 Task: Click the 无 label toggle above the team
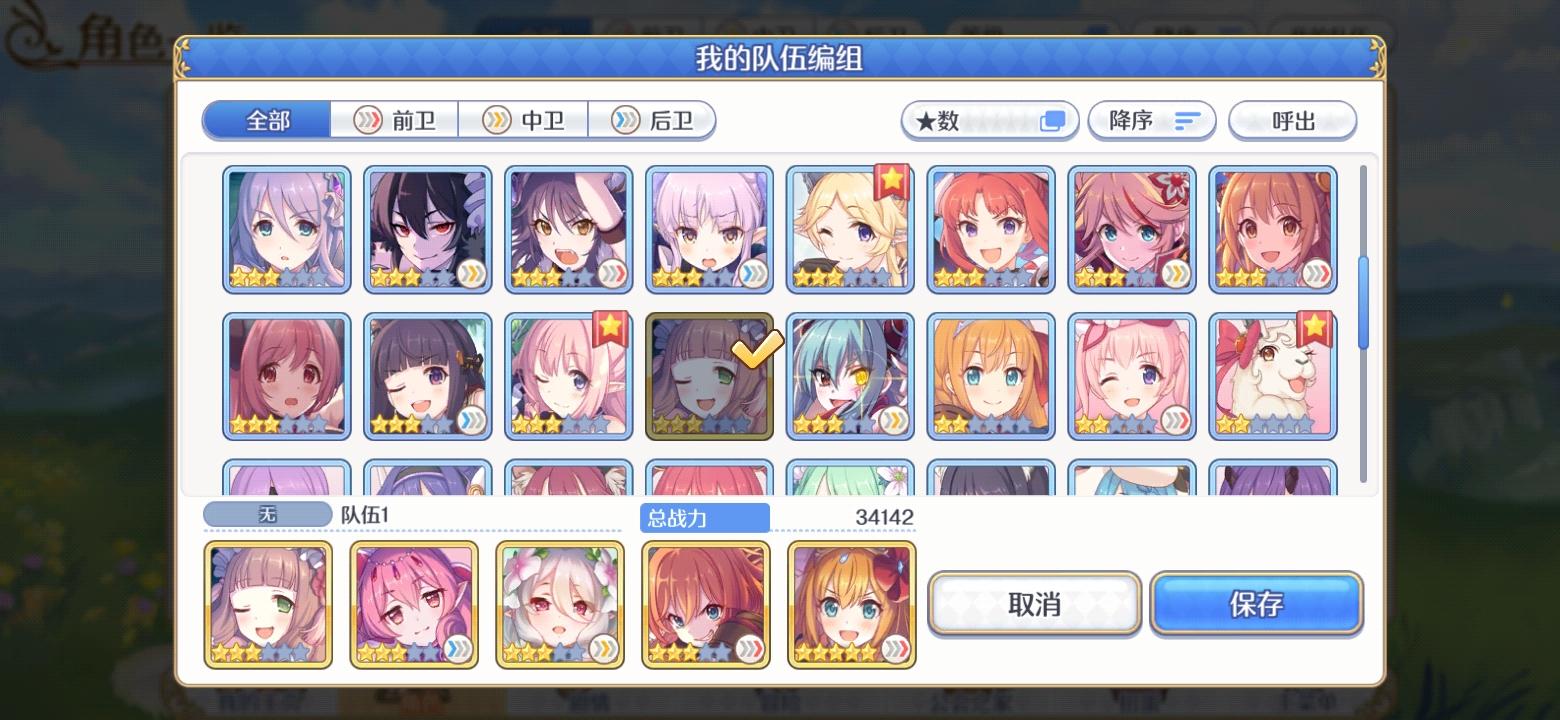tap(267, 516)
